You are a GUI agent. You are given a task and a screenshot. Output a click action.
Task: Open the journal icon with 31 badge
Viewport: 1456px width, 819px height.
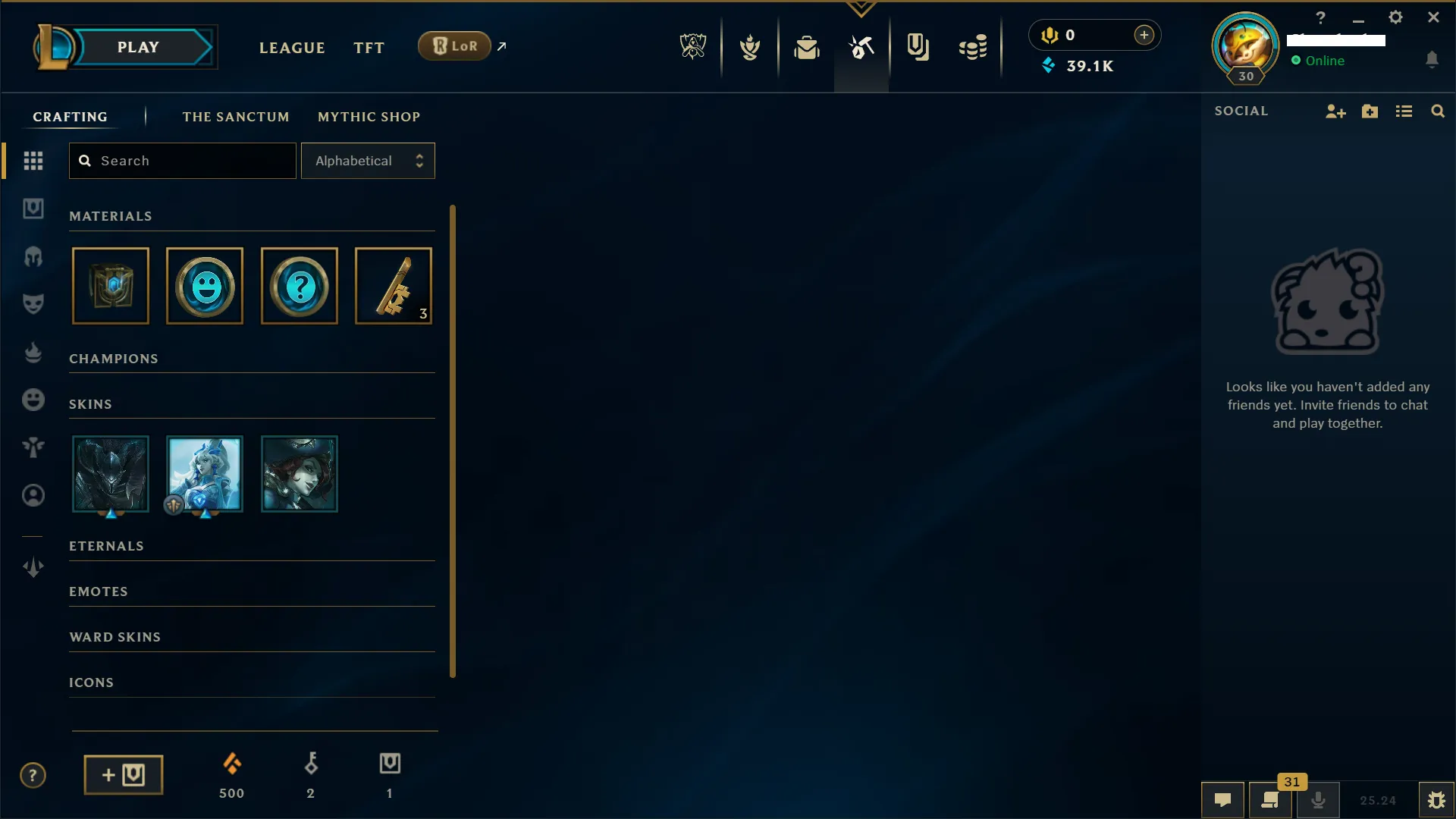tap(1269, 800)
